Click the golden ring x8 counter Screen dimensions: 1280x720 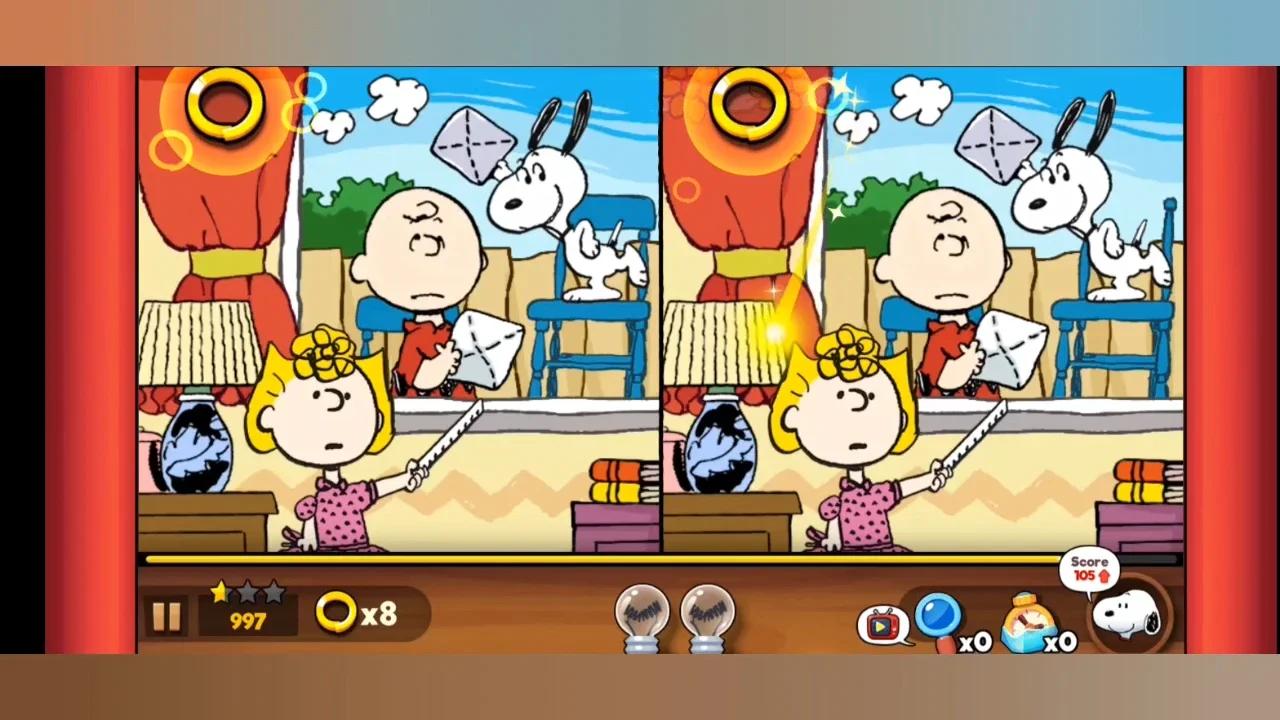(357, 614)
